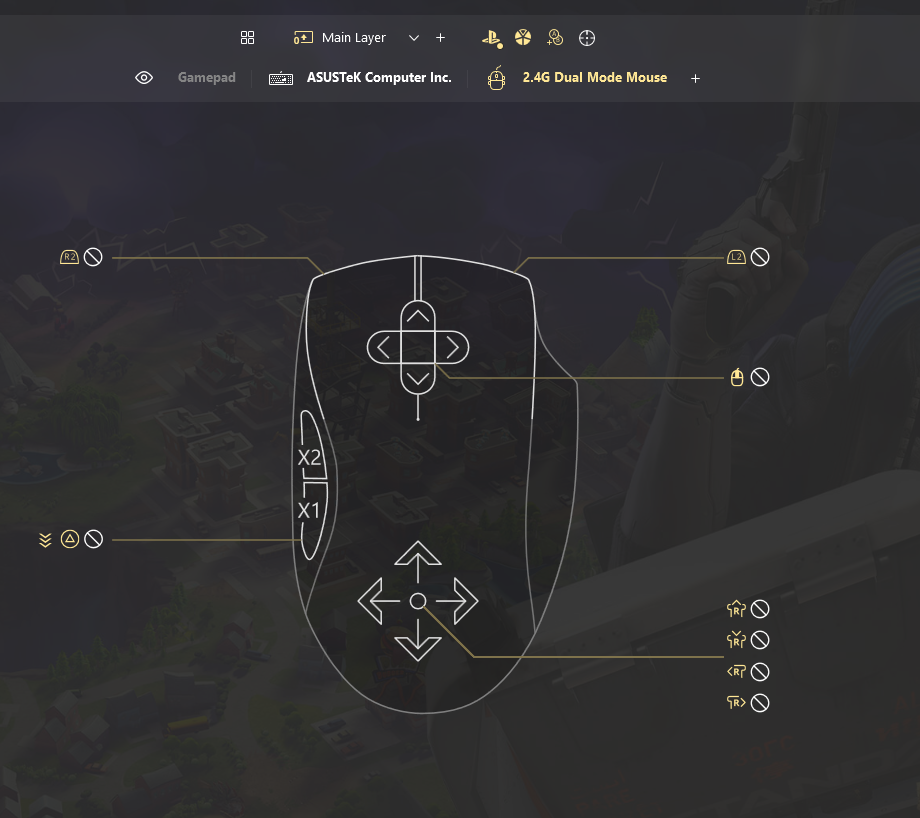Viewport: 920px width, 818px height.
Task: Edit the middle mouse button mapping
Action: coord(737,377)
